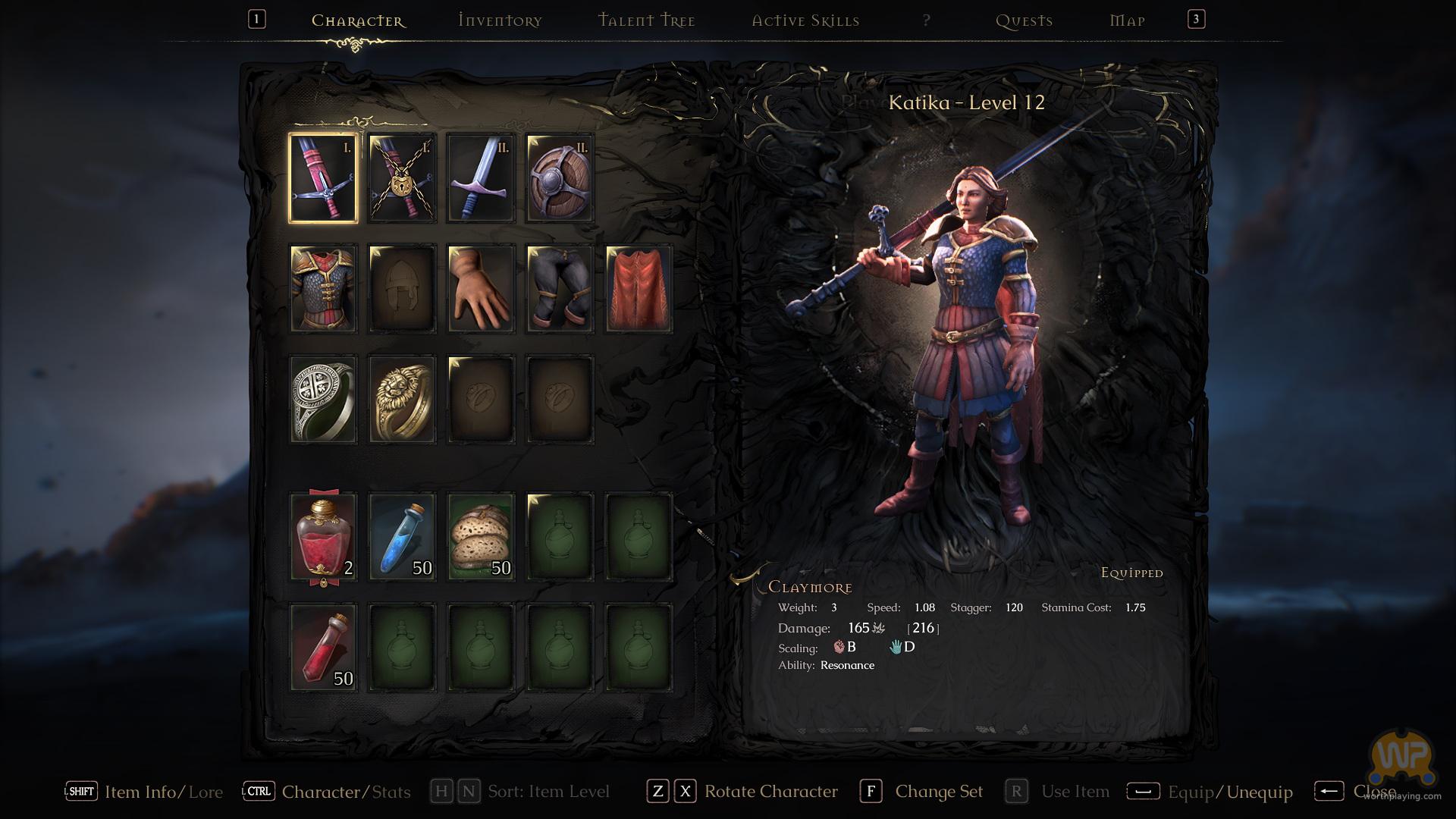
Task: Click the chained, padlocked weapon slot
Action: [402, 178]
